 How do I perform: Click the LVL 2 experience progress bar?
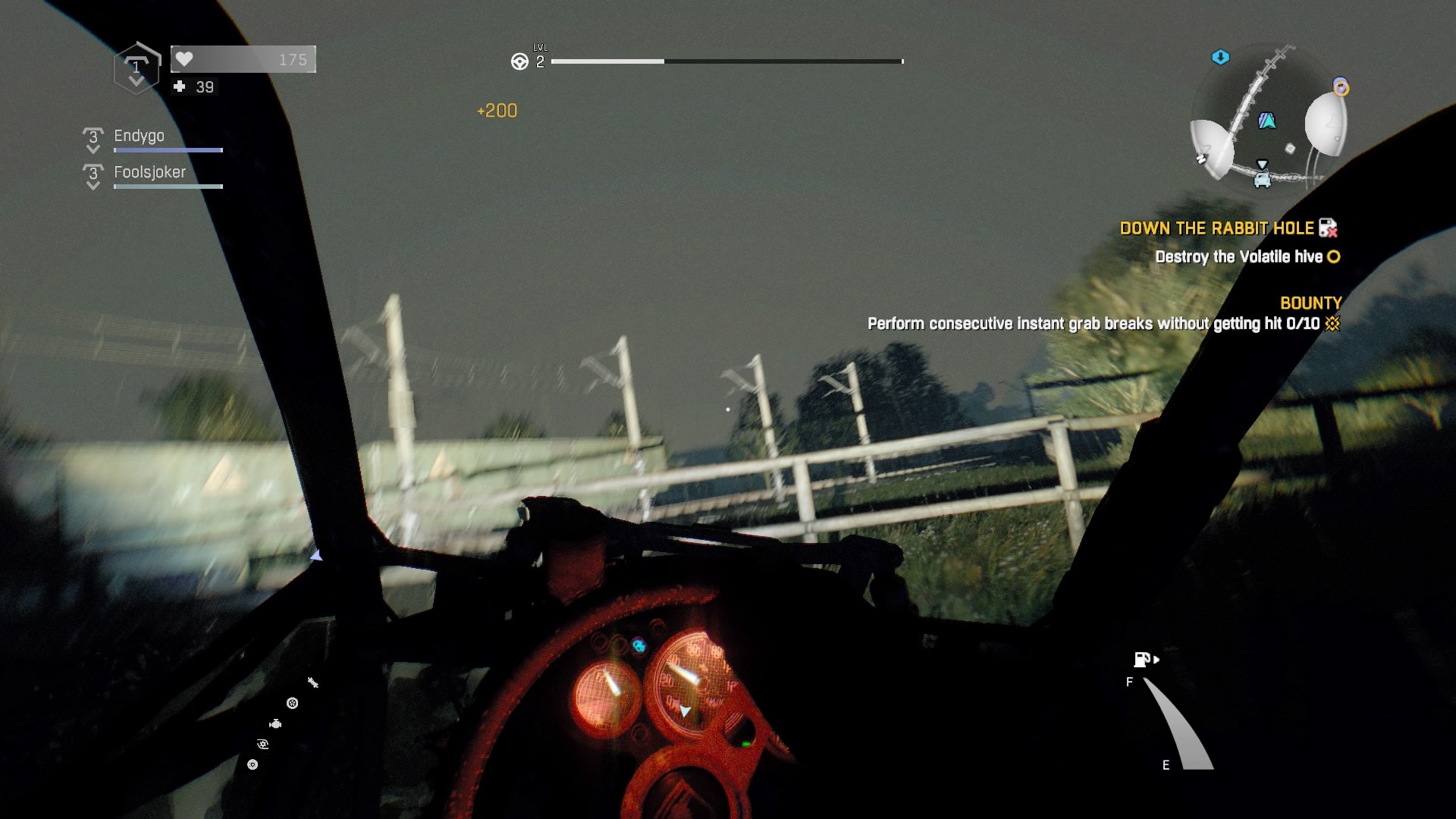(728, 61)
